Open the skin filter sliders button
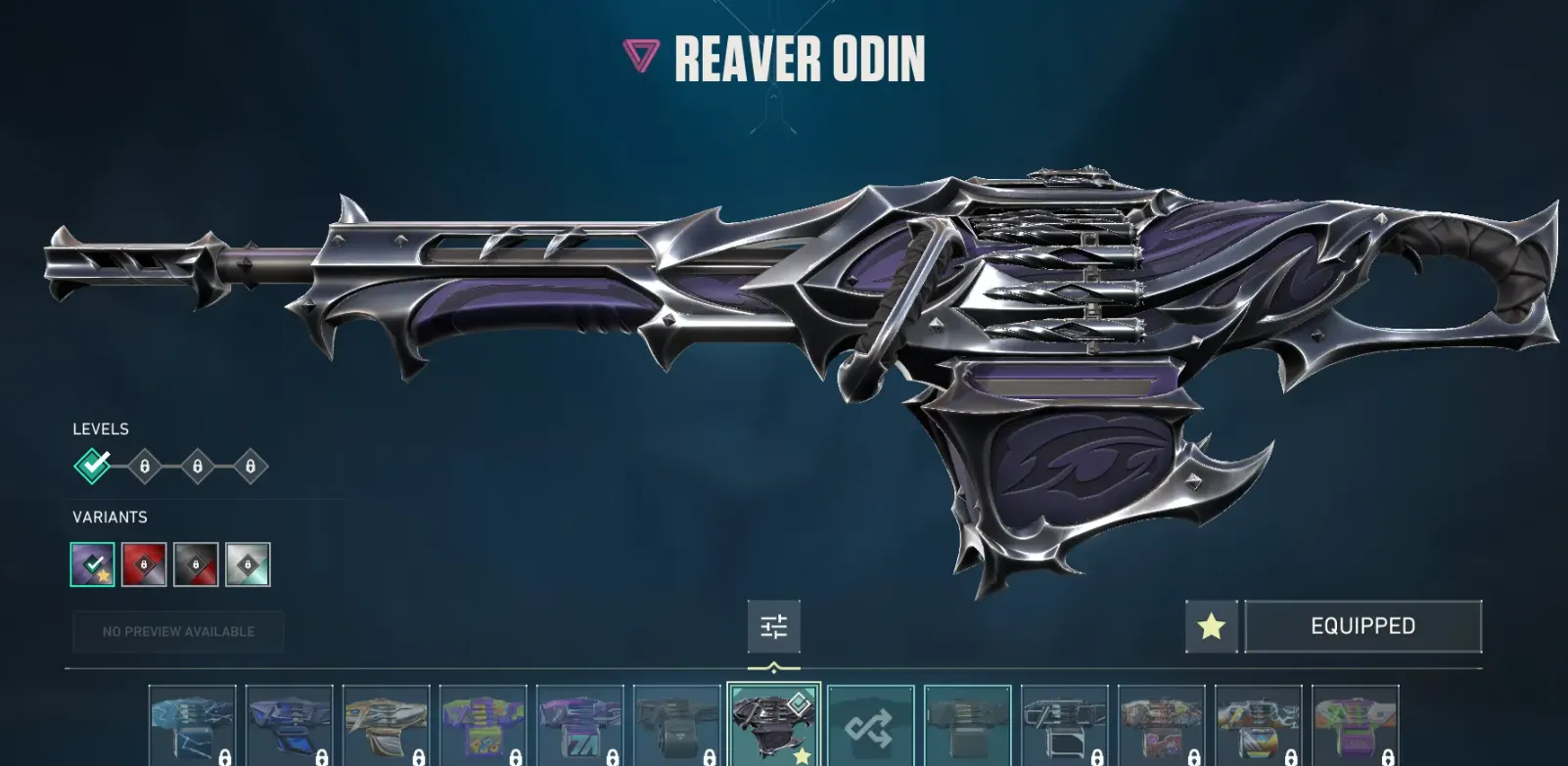 pos(773,626)
